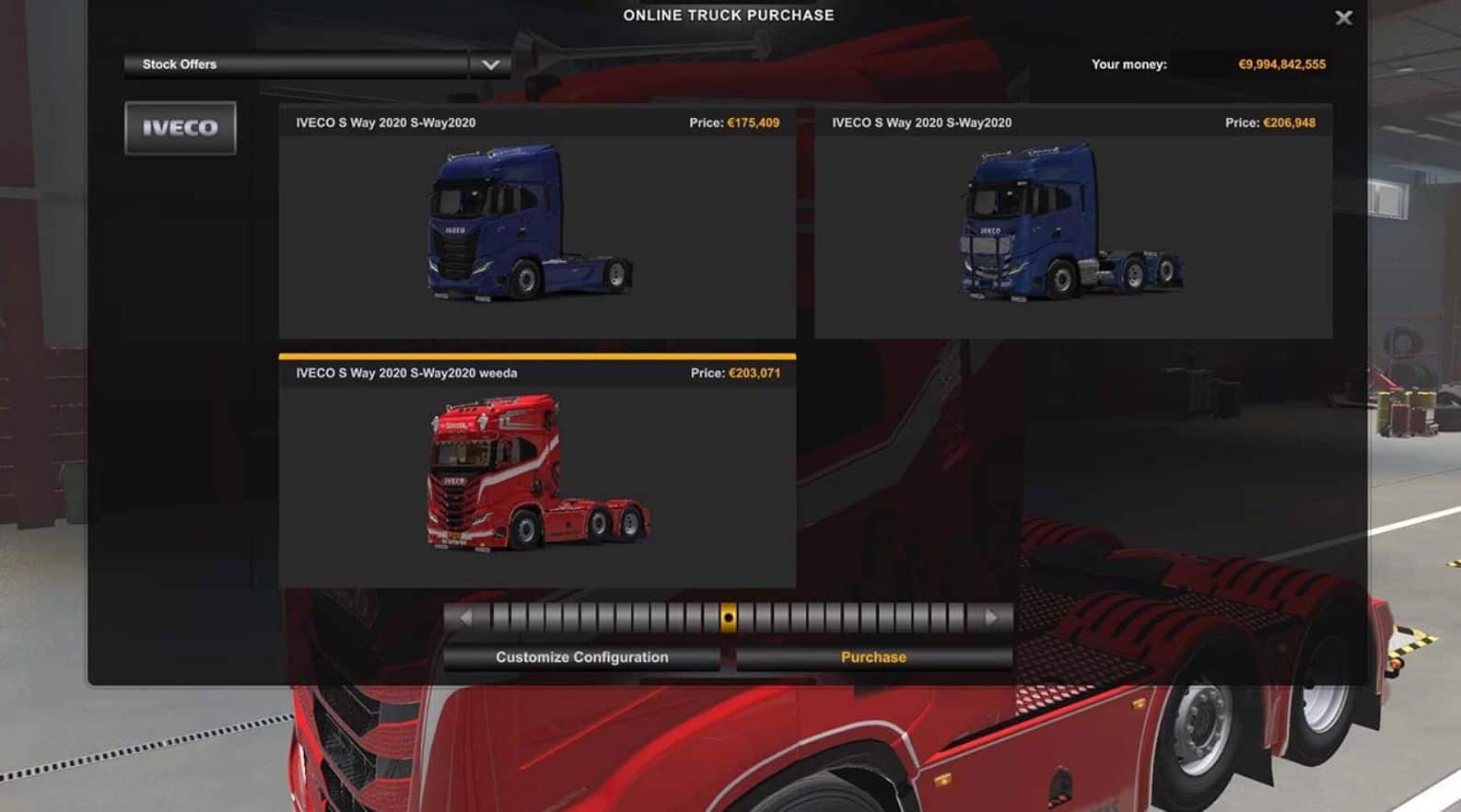
Task: Select the red S-Way2020 weeda truck
Action: click(537, 472)
